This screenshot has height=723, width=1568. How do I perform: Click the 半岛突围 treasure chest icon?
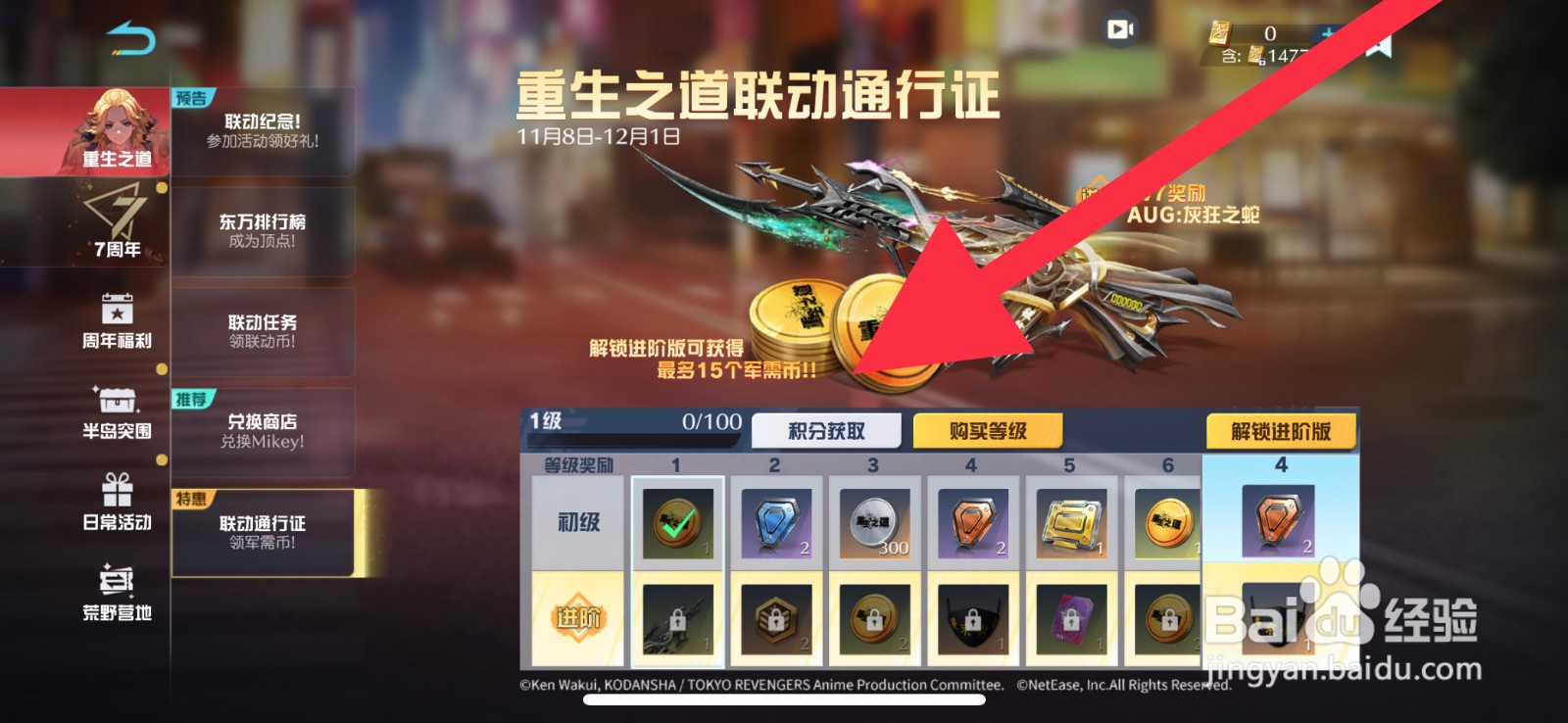point(118,413)
